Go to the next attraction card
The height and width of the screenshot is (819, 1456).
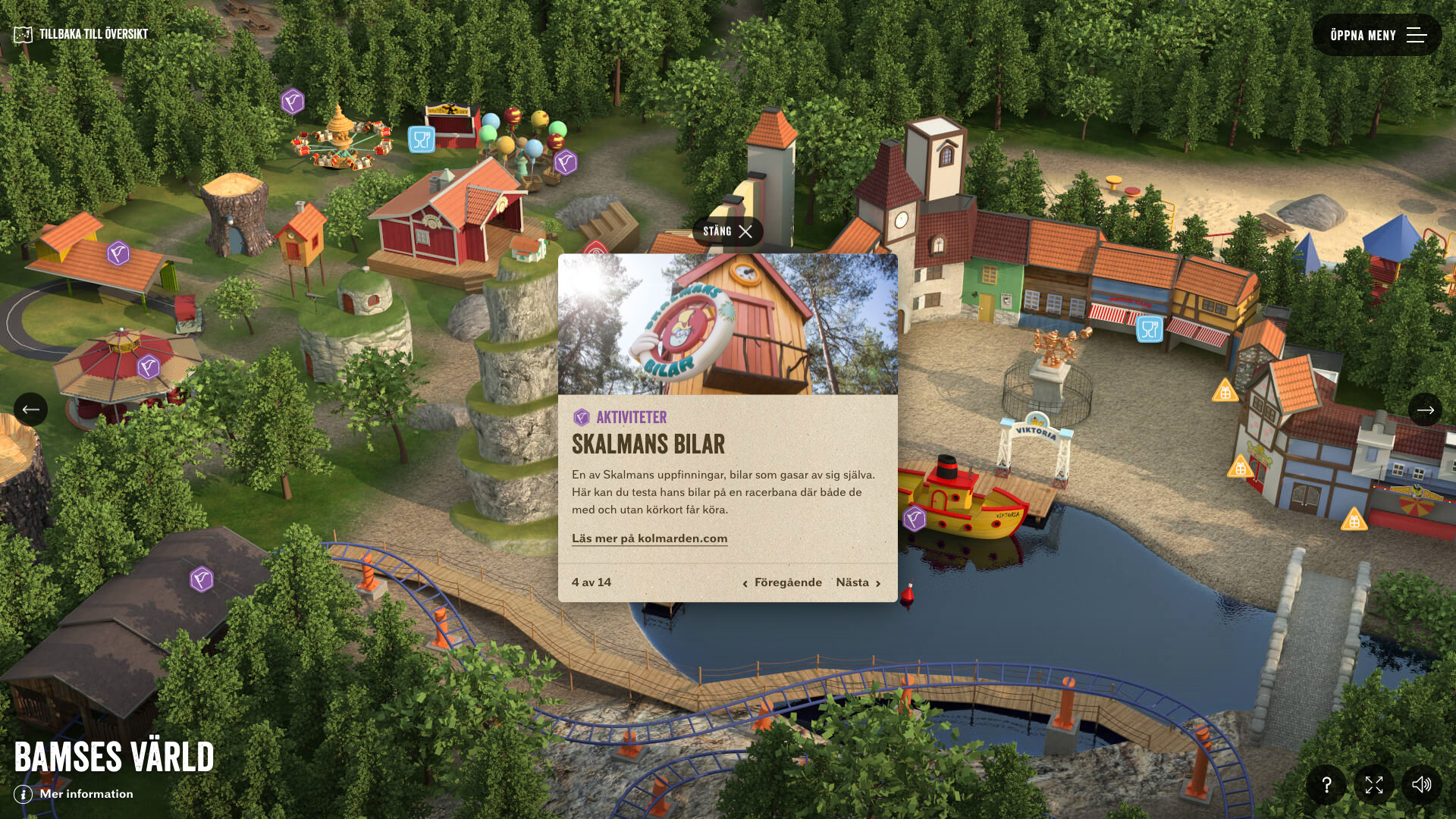pos(858,582)
